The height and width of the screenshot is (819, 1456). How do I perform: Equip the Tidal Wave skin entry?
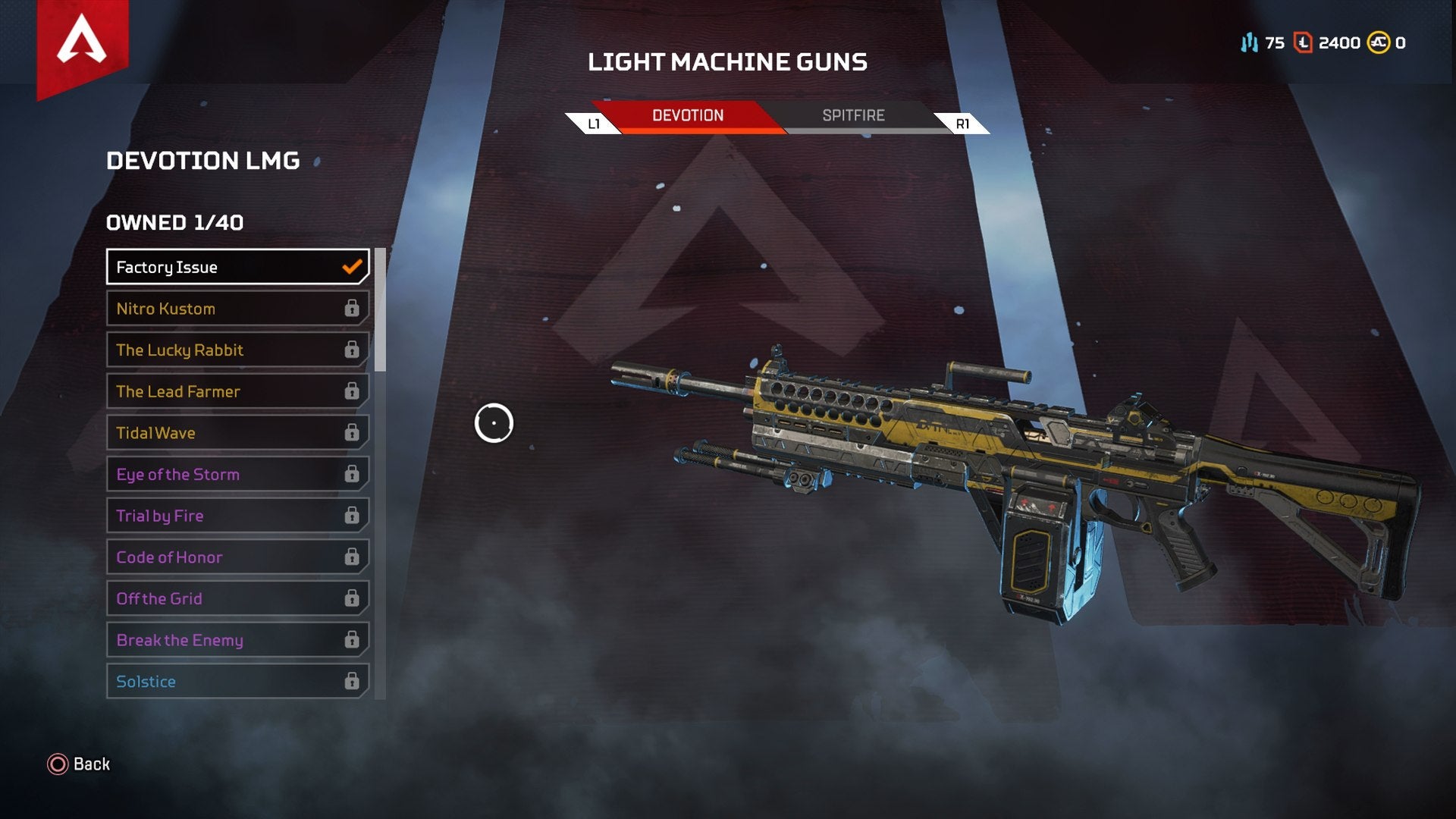[227, 432]
